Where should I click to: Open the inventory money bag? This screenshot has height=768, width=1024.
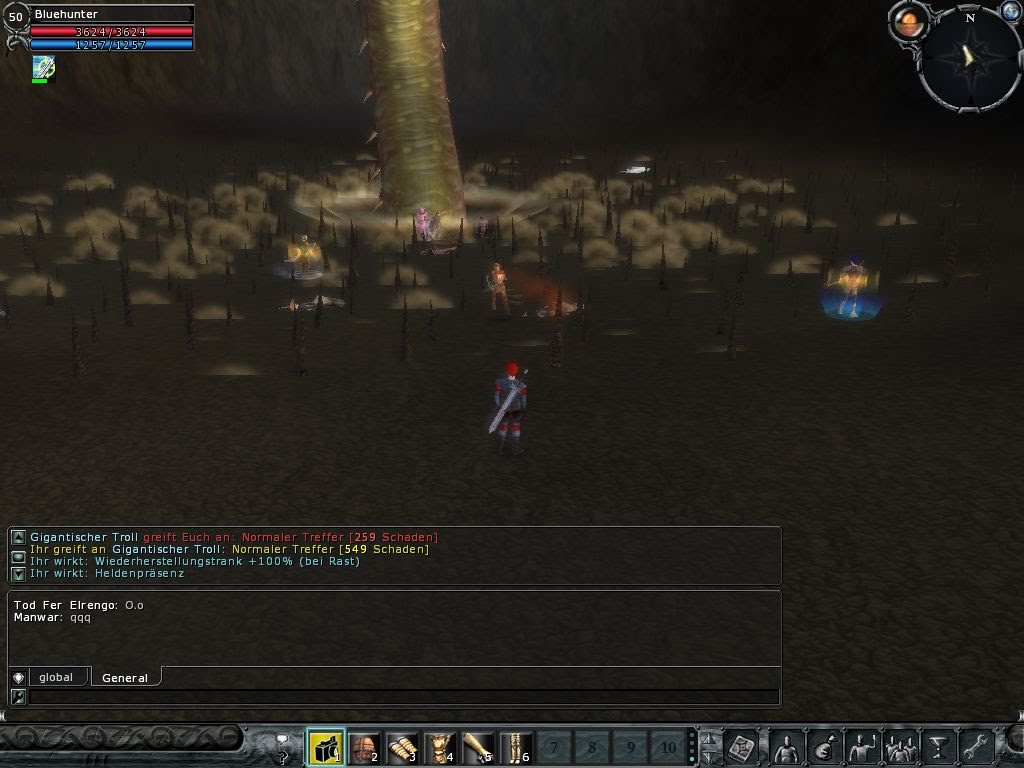coord(824,747)
